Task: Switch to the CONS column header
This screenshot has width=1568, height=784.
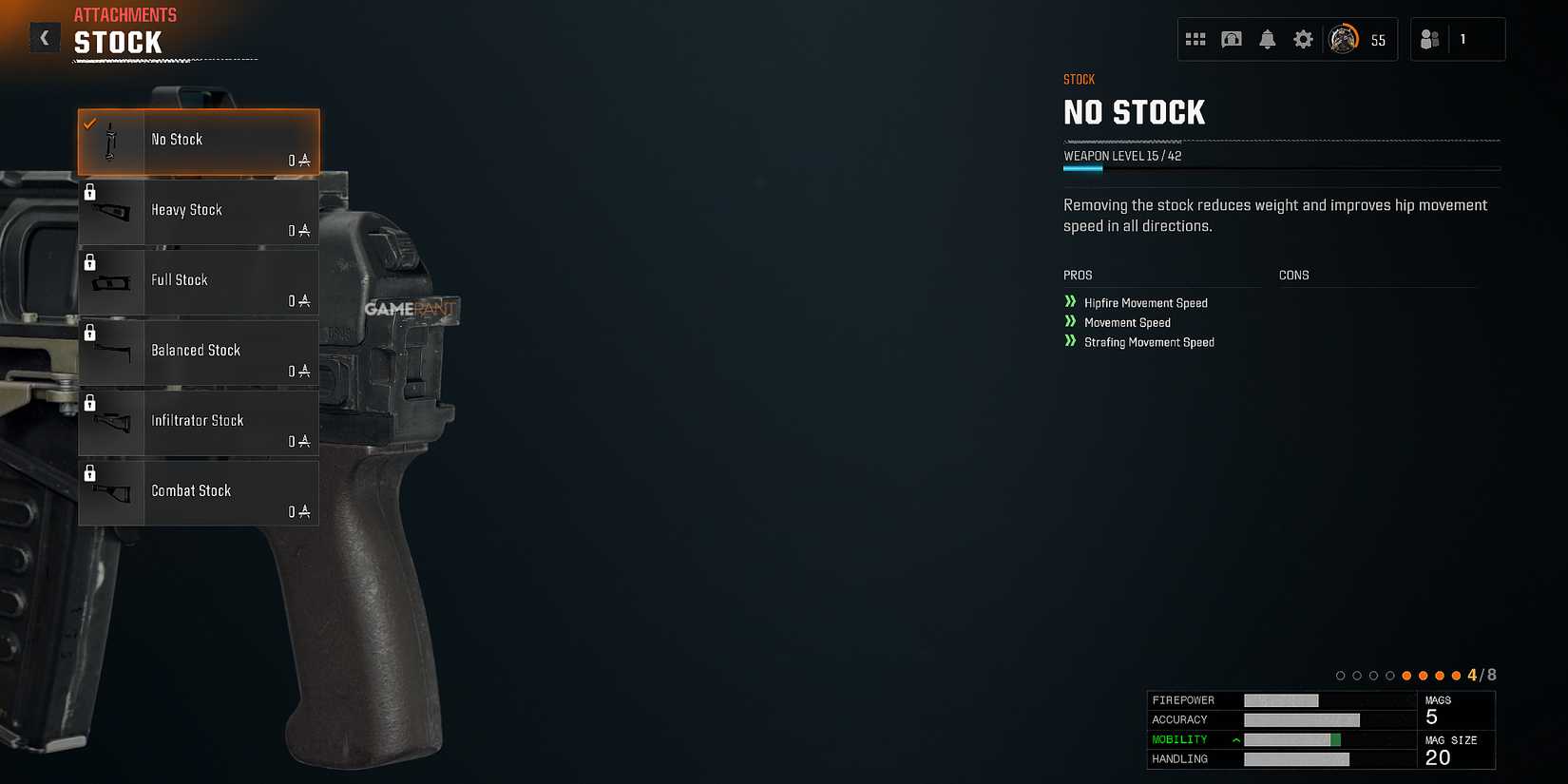Action: (1293, 275)
